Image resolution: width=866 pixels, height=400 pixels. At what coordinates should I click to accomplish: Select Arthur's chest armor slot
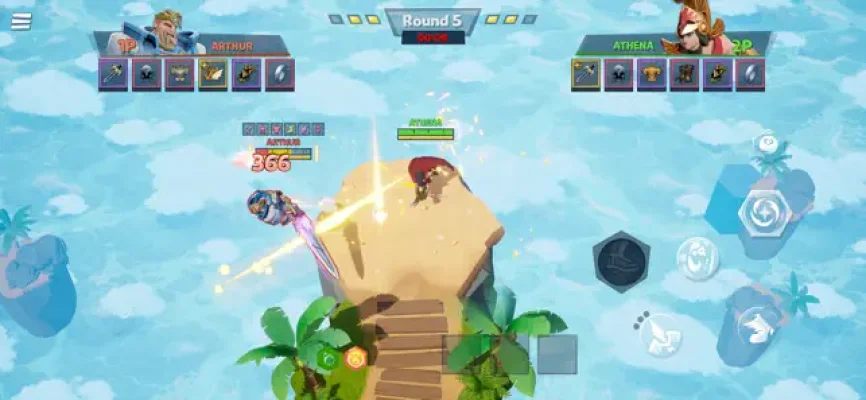[x=180, y=75]
